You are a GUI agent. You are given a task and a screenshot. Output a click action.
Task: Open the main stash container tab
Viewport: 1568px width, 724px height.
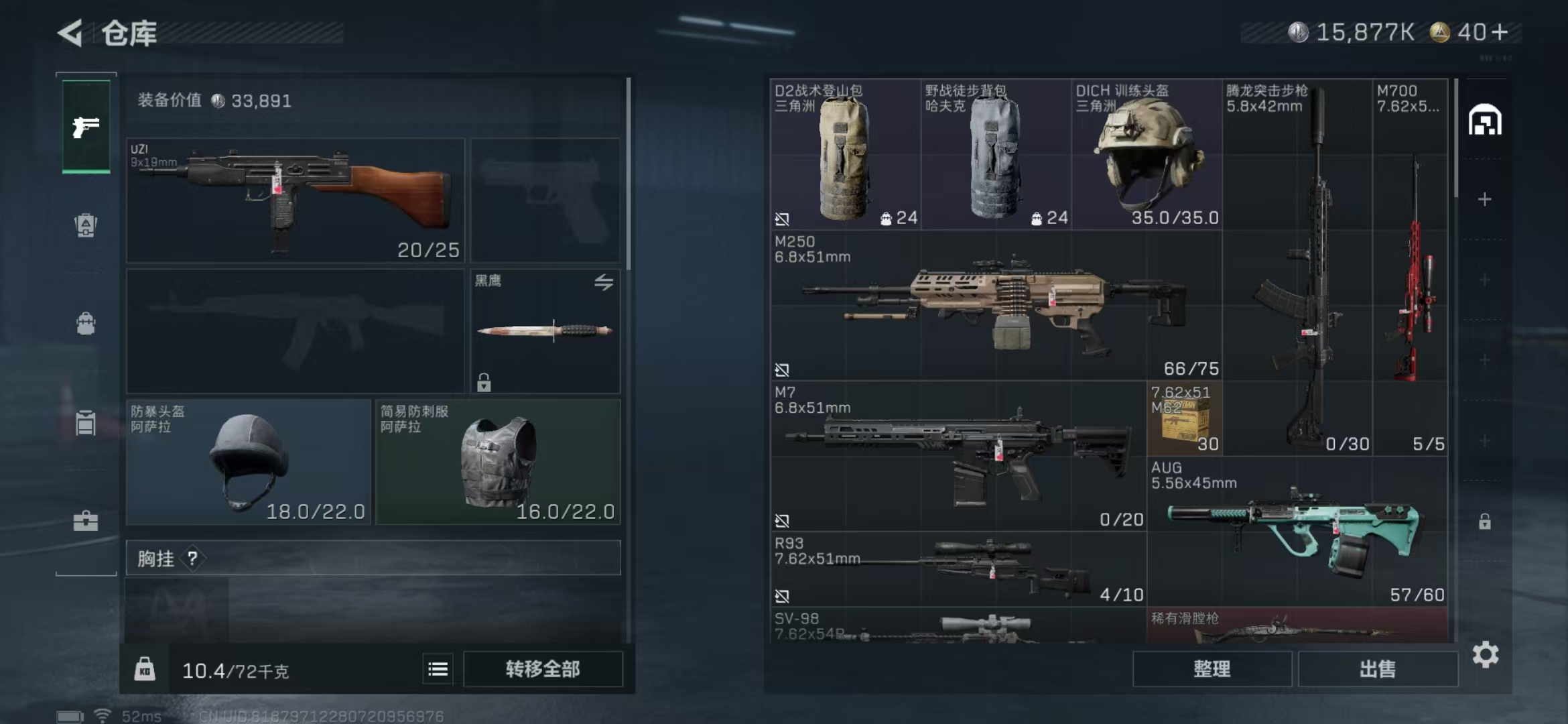[1485, 121]
